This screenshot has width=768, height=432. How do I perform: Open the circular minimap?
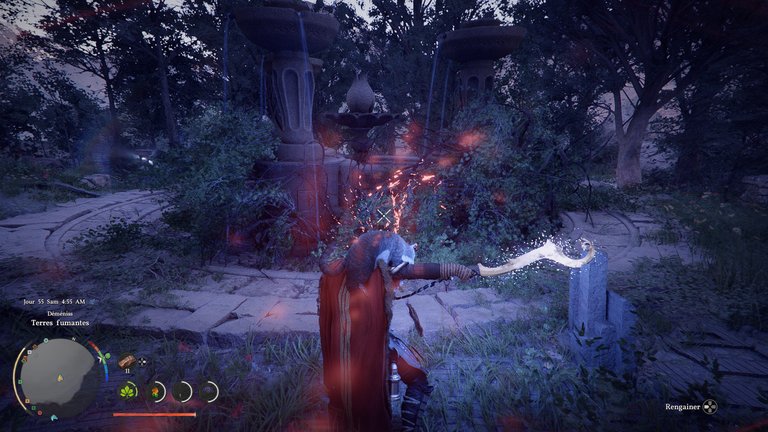57,376
